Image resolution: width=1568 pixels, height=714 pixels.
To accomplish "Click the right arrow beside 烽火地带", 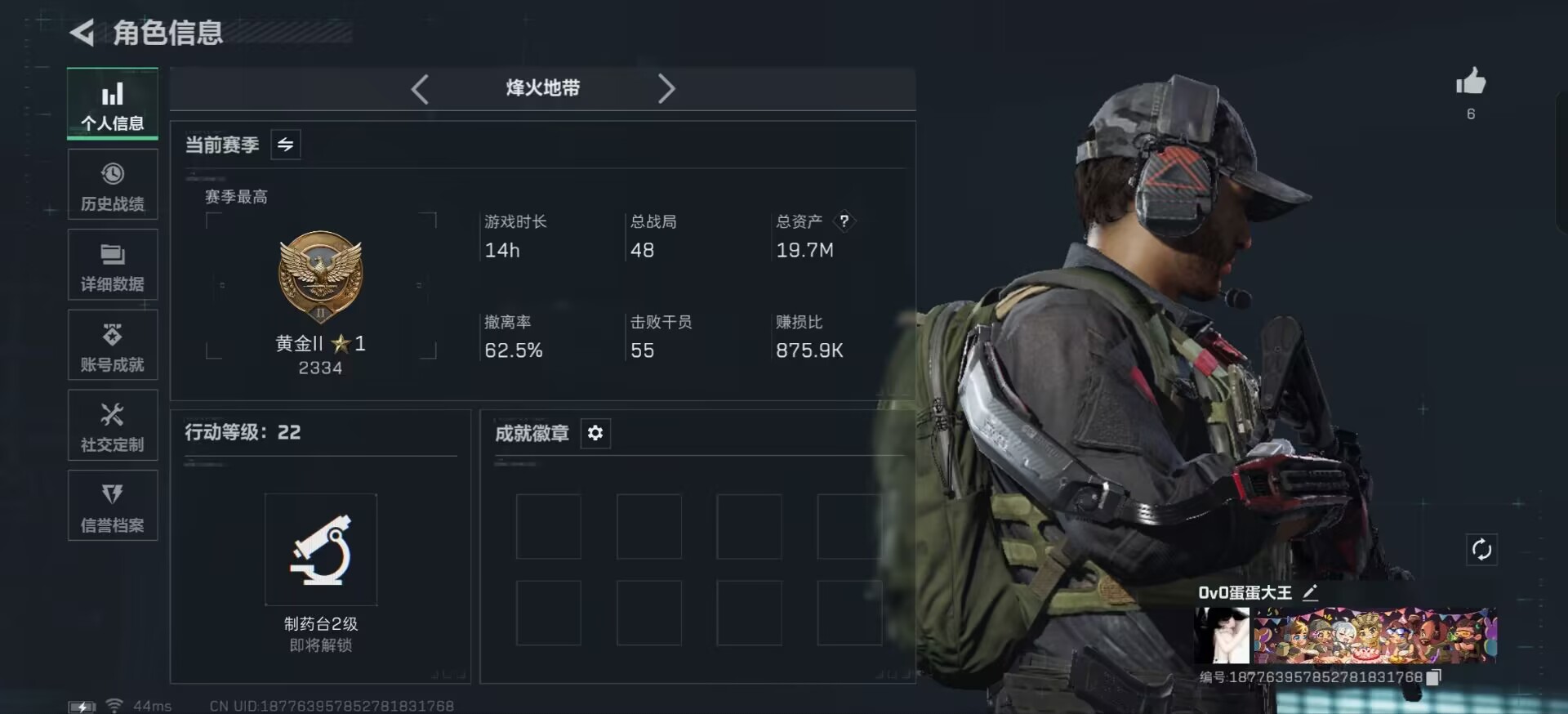I will (x=666, y=89).
